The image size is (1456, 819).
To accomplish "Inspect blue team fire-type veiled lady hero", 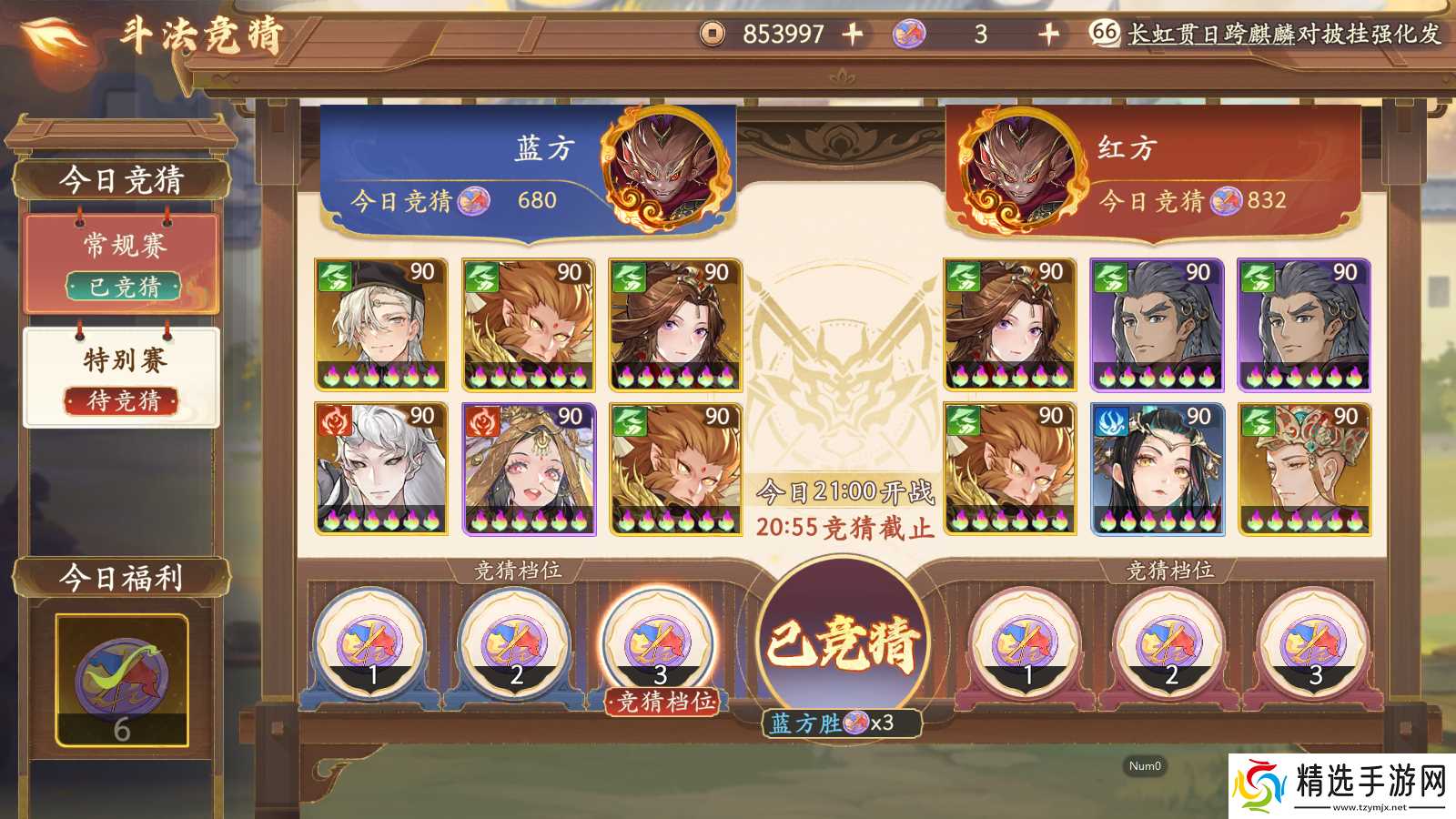I will [529, 469].
